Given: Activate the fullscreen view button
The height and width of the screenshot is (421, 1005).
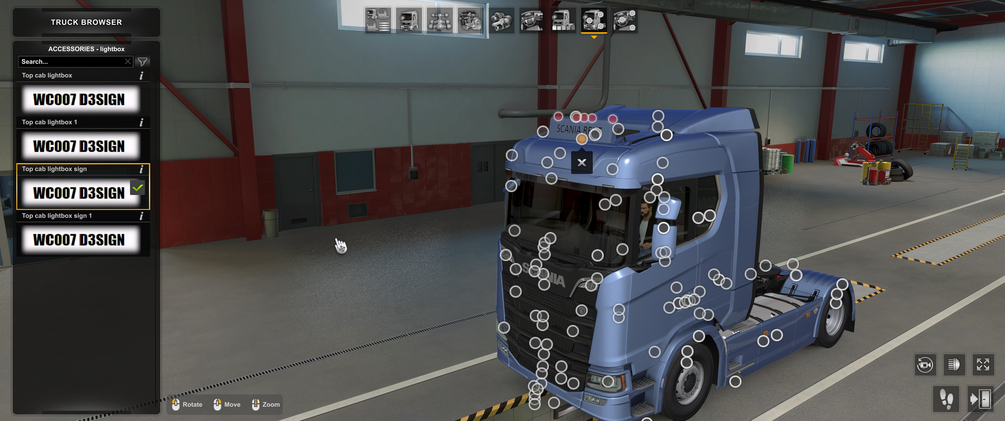Looking at the screenshot, I should click(x=983, y=365).
